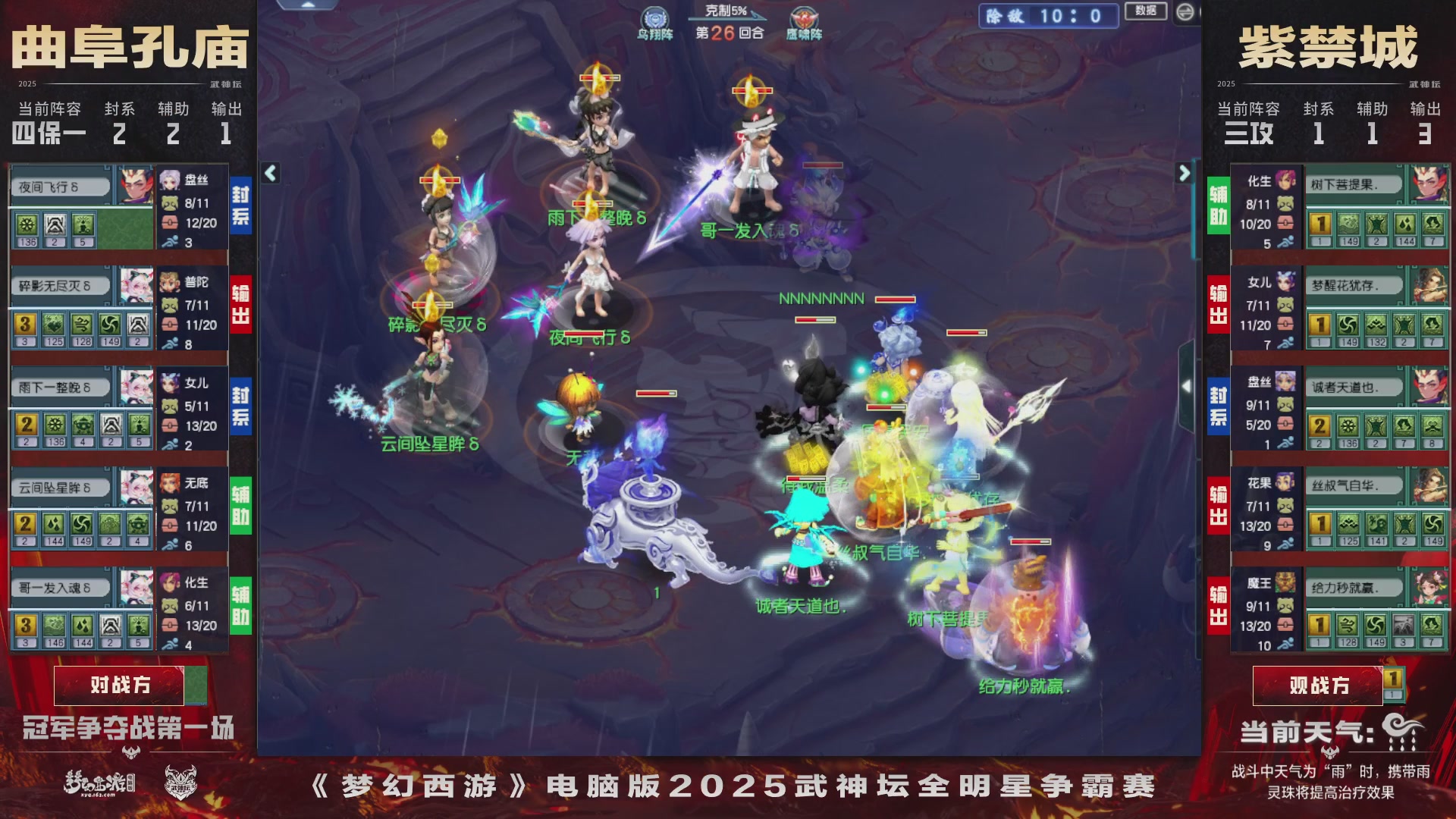Screen dimensions: 1456x819
Task: Inspect 盘丝's snowflake buff icon
Action: tap(28, 225)
